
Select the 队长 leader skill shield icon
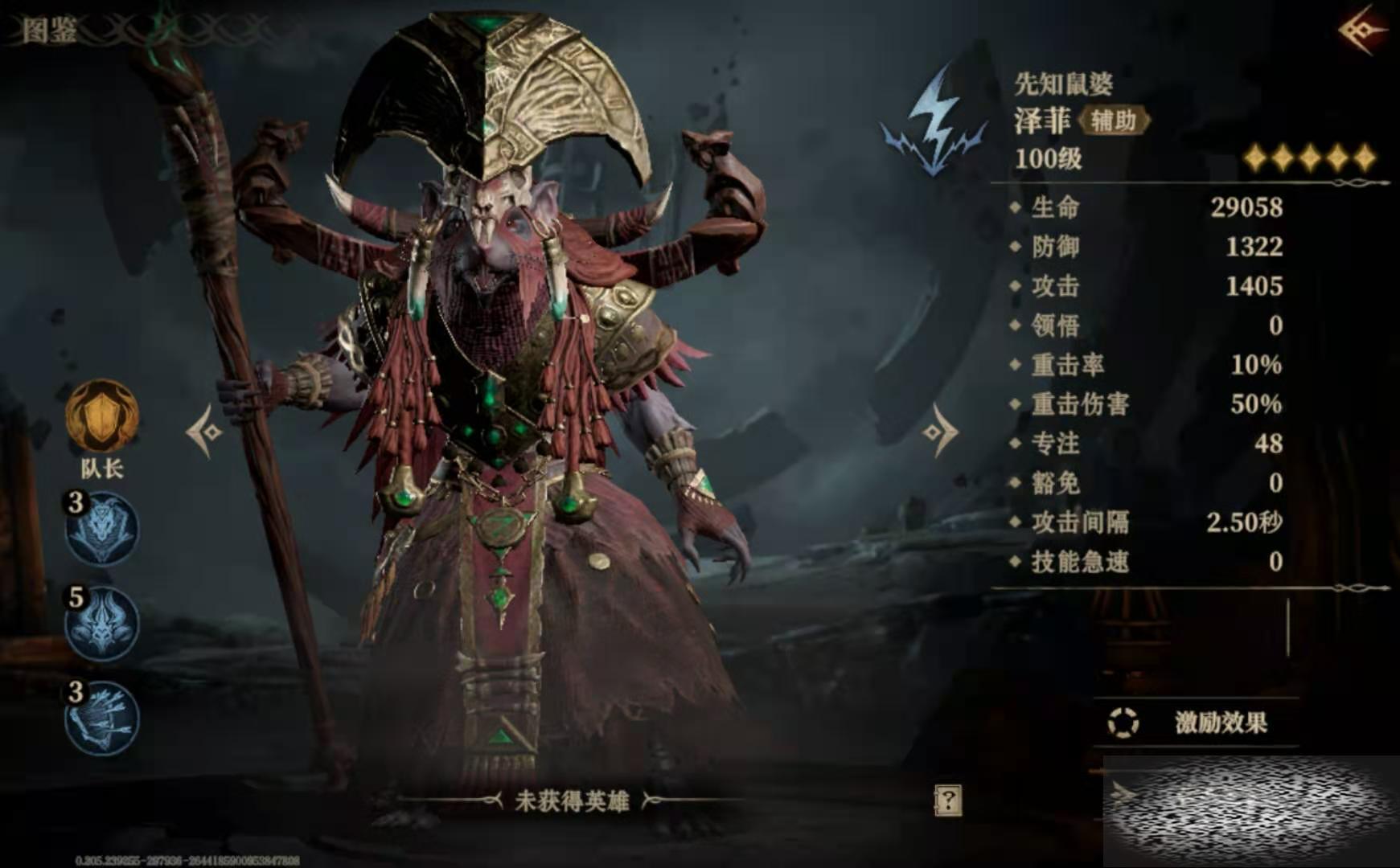point(102,416)
